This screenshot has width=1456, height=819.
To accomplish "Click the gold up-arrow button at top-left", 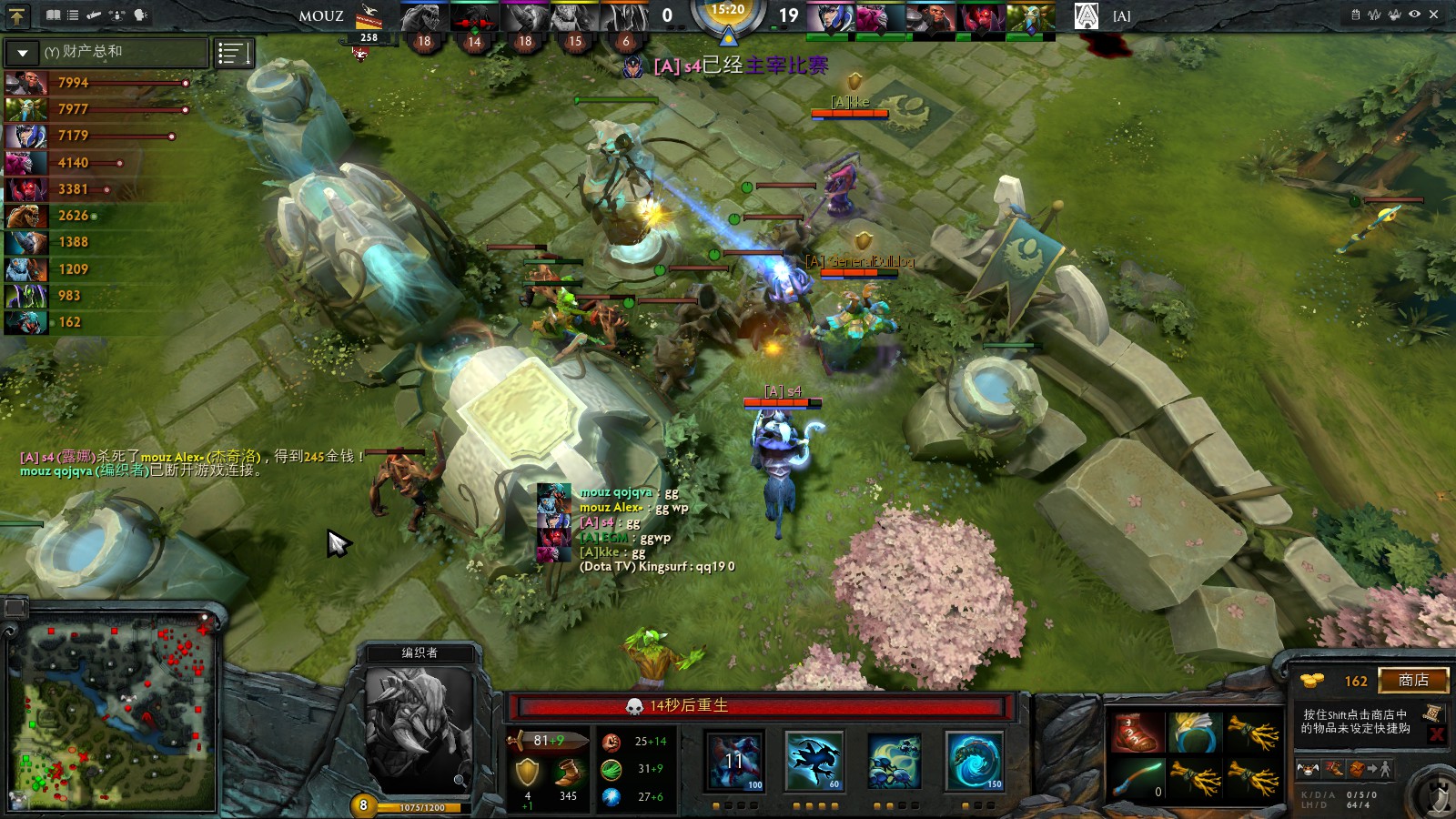I will coord(17,15).
